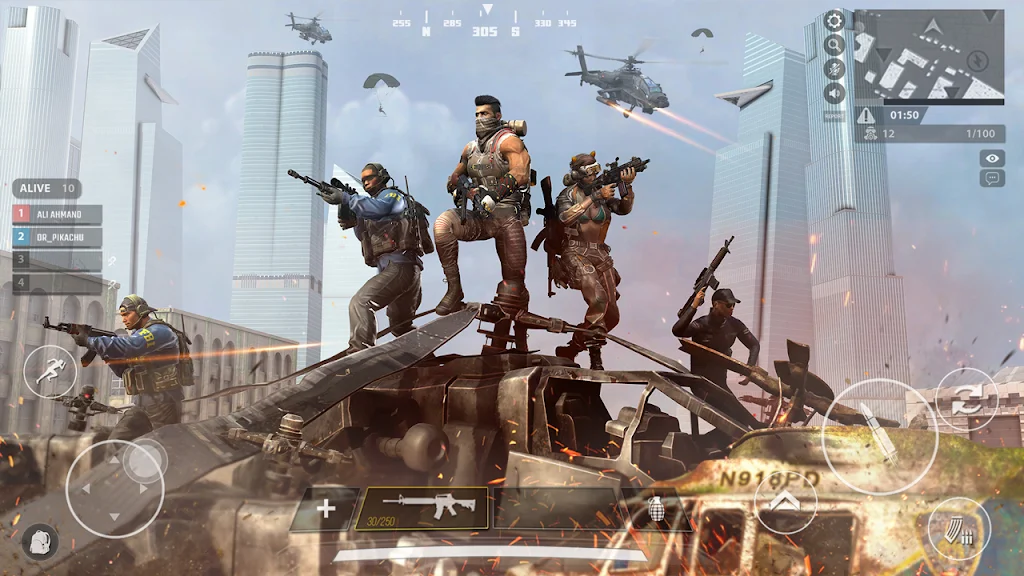Reload using the magazine button
The height and width of the screenshot is (576, 1024).
pos(958,528)
